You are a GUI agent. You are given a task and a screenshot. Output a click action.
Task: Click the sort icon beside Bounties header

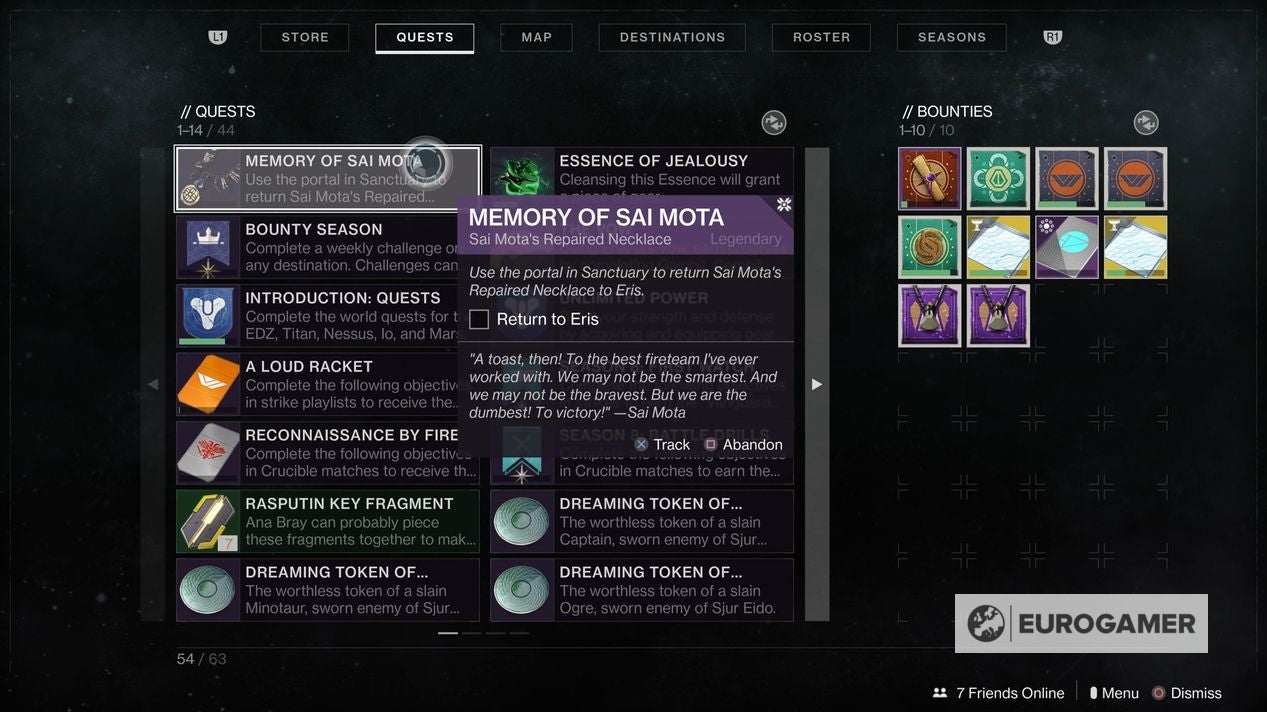tap(1146, 123)
